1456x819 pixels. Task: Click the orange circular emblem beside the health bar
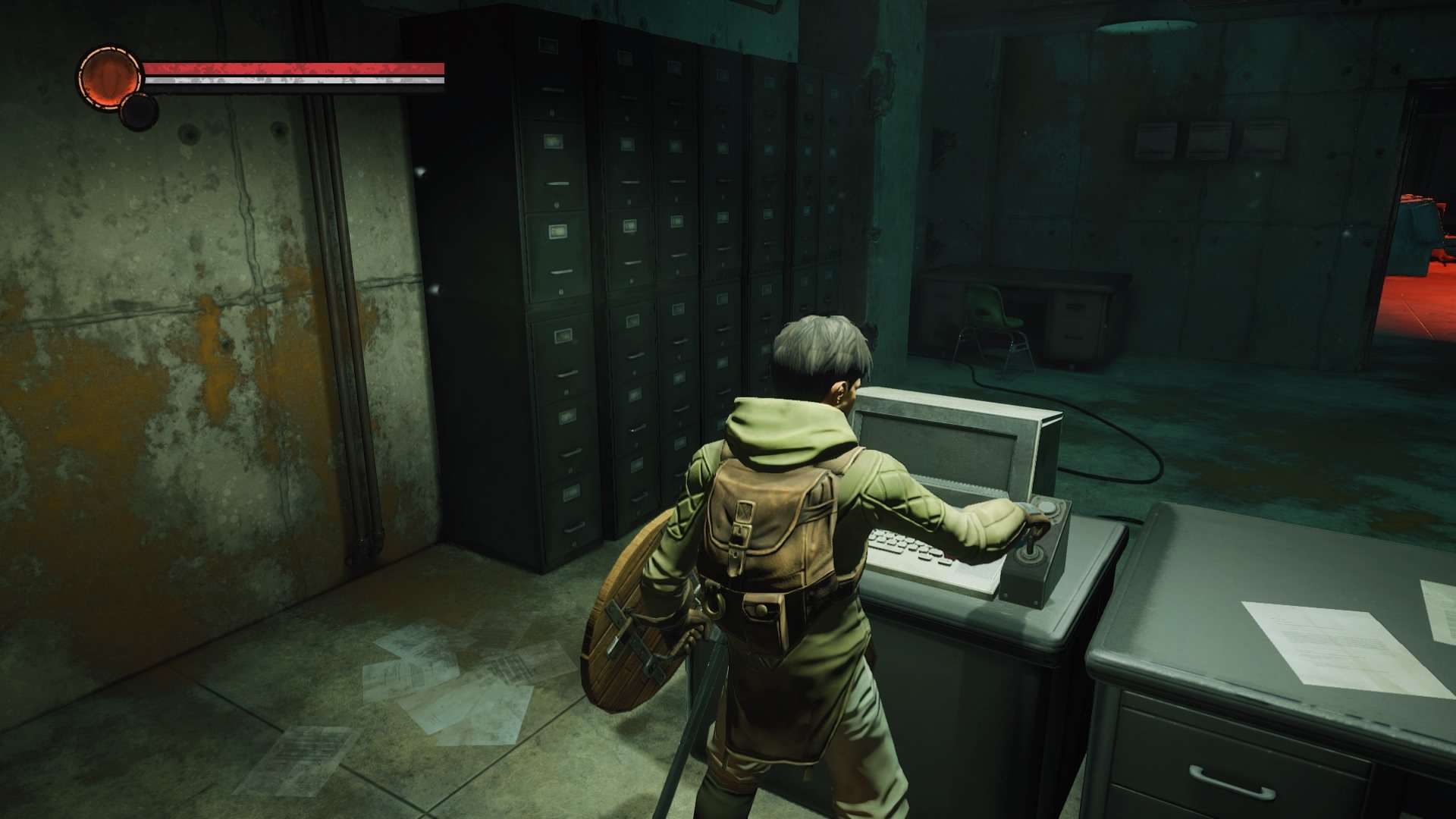[x=110, y=78]
